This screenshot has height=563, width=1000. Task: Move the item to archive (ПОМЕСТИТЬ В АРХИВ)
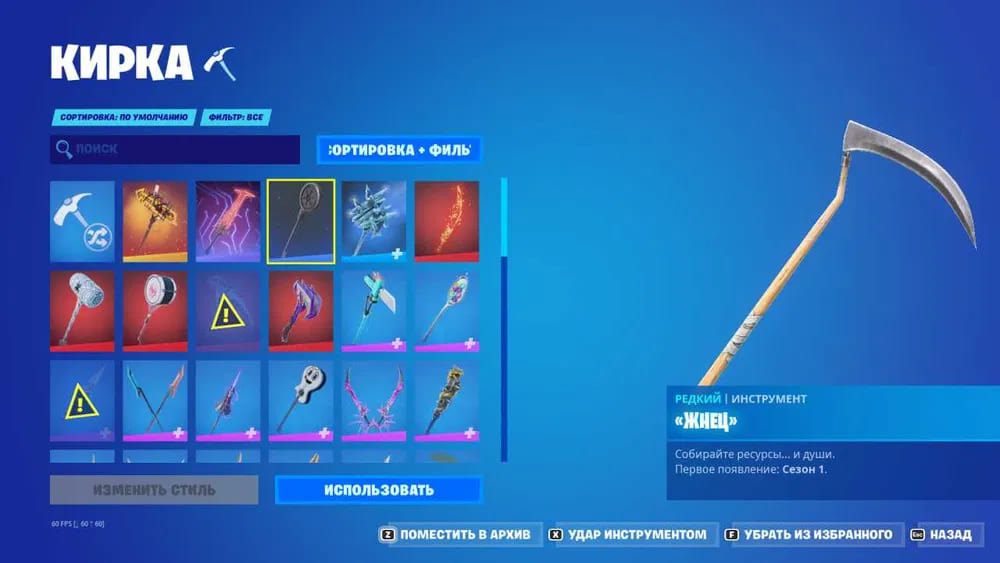pos(460,535)
